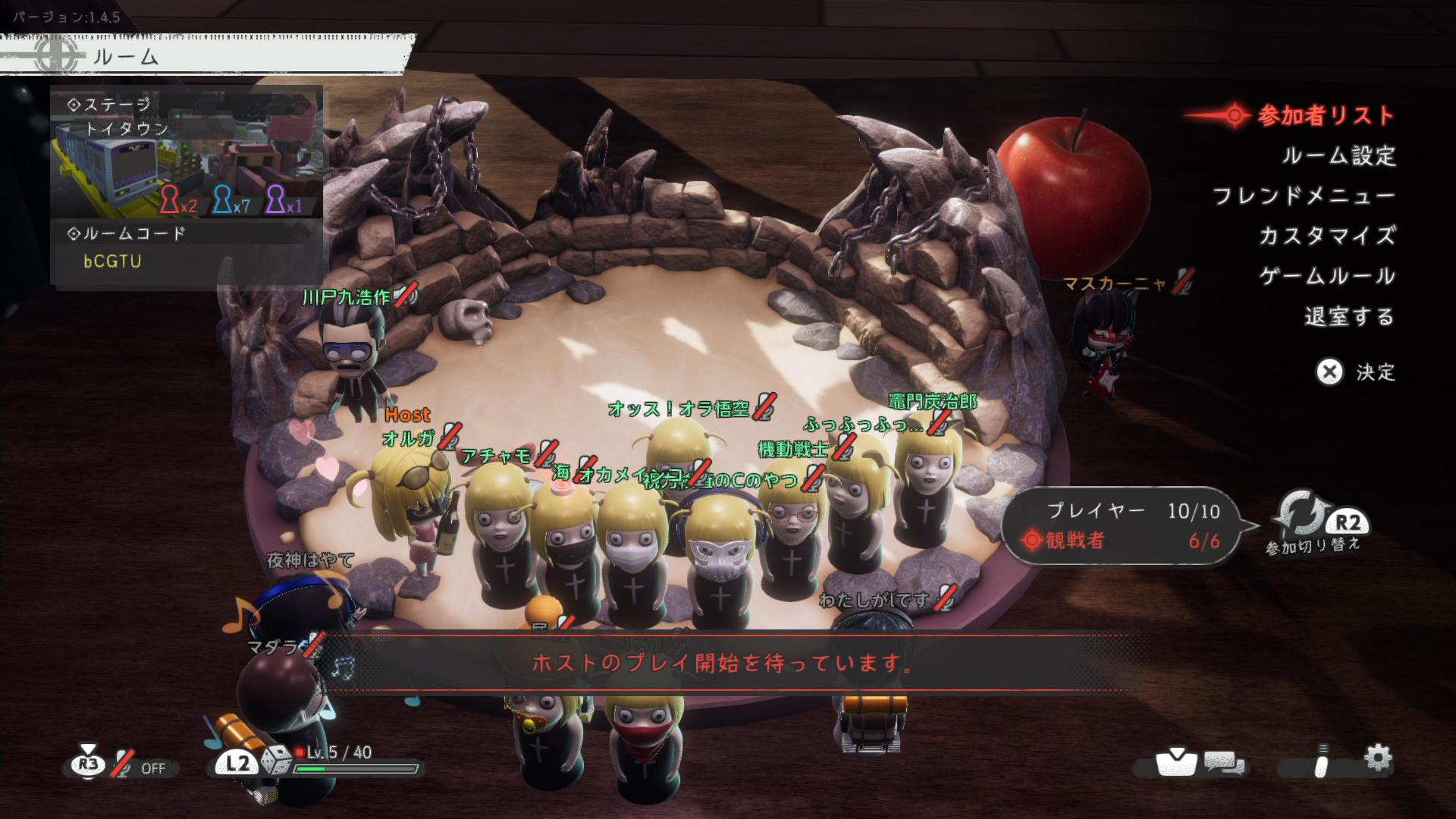This screenshot has height=819, width=1456.
Task: Click the ルーム header title
Action: point(125,57)
